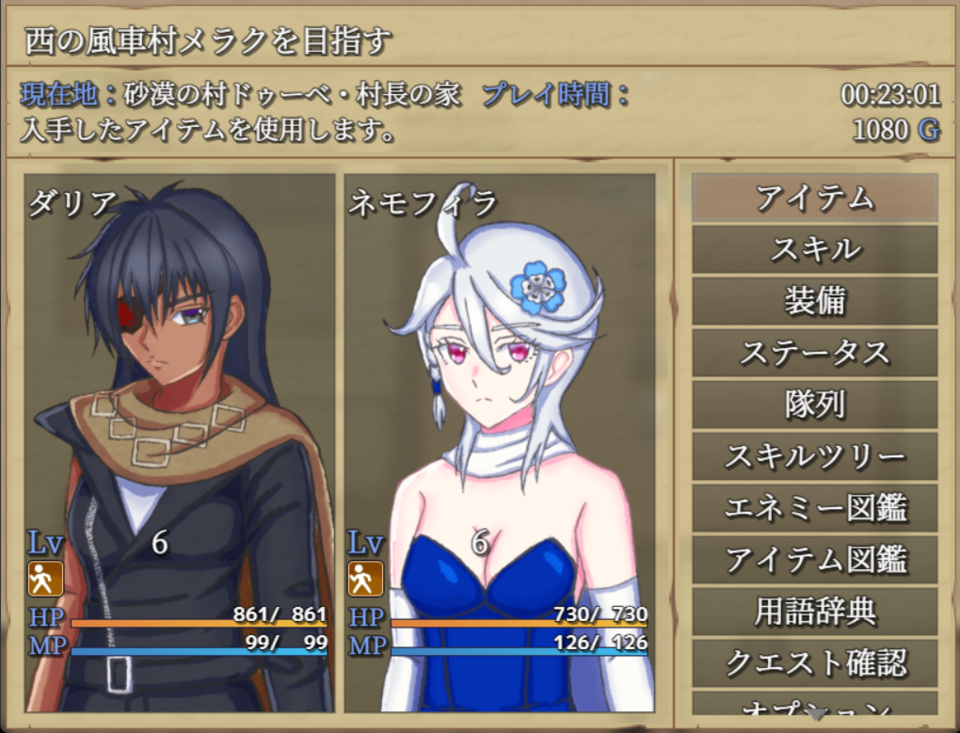This screenshot has height=733, width=960.
Task: Open クエスト確認 (Quest Check)
Action: [814, 663]
